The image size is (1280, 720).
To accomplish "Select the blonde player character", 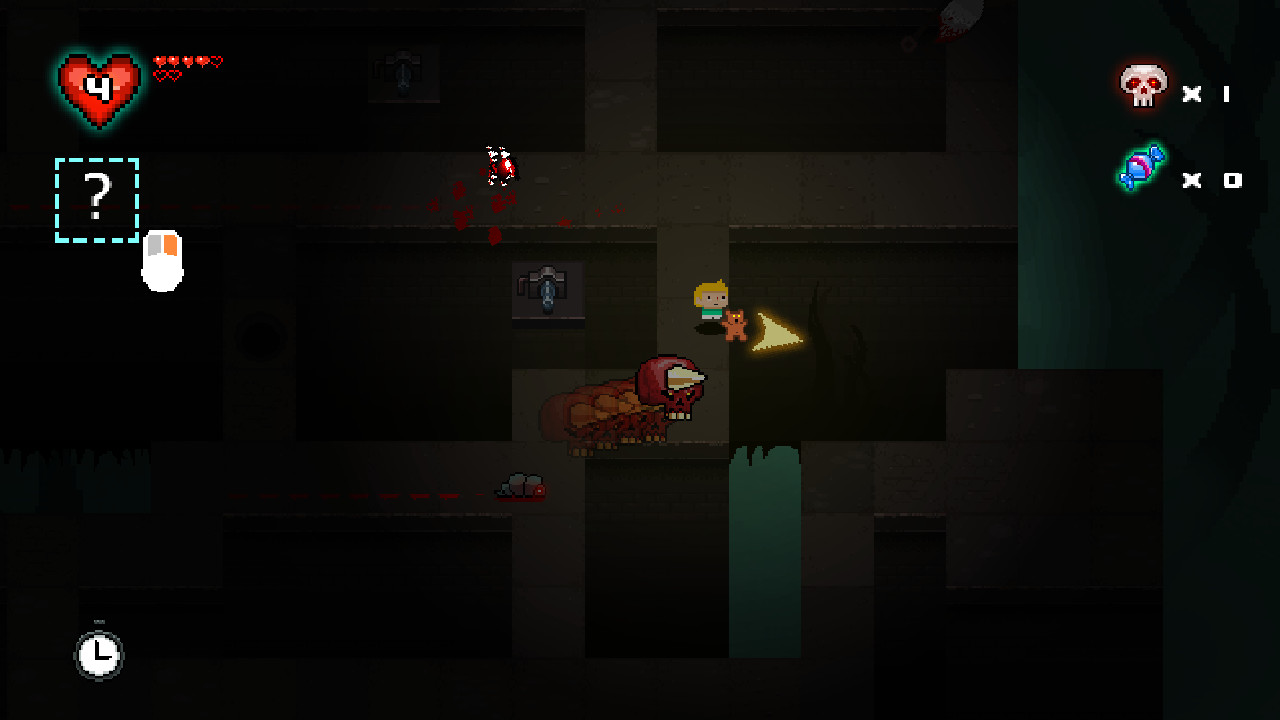I will pos(708,300).
